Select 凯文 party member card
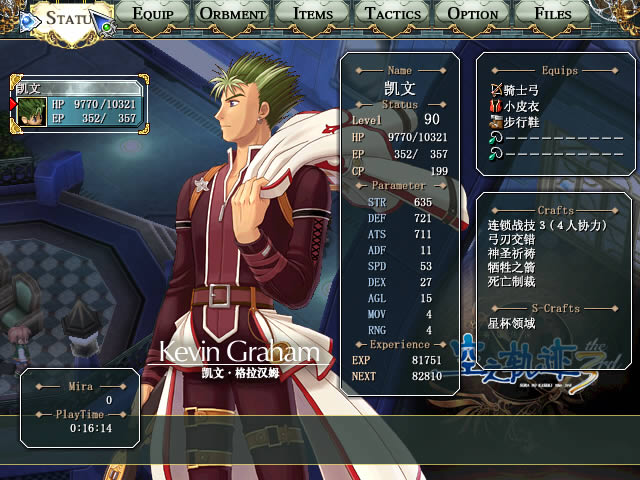The image size is (640, 480). coord(78,105)
